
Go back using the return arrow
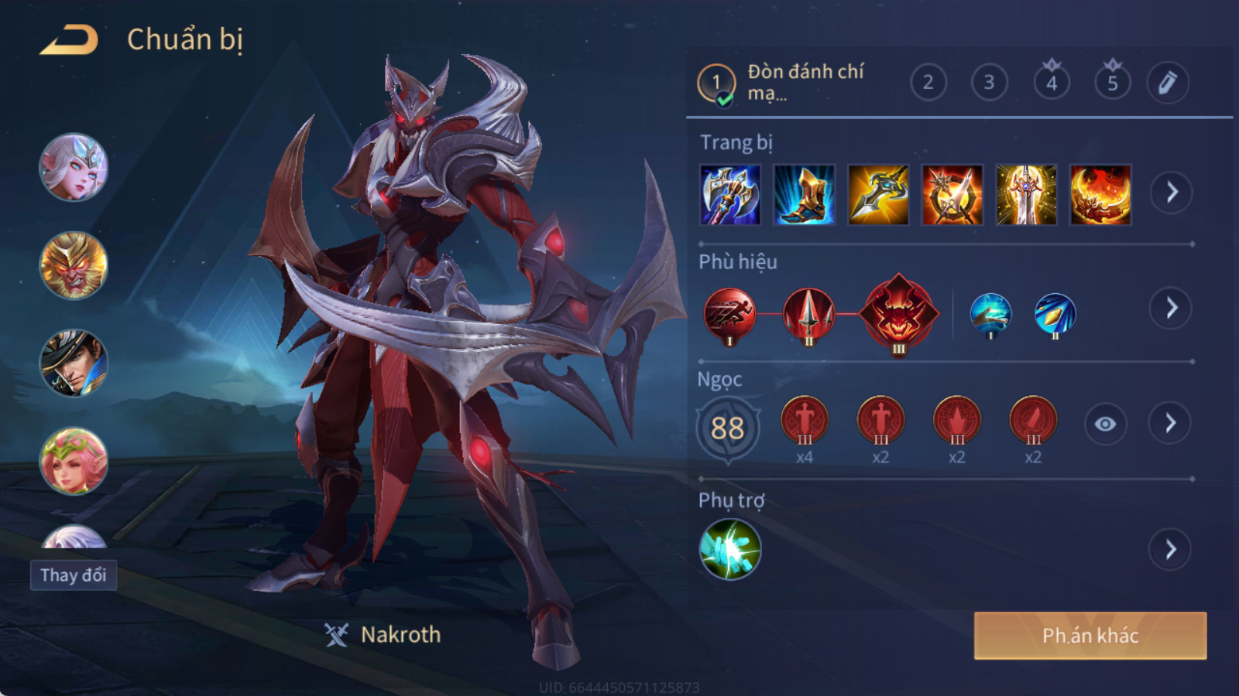pyautogui.click(x=69, y=41)
